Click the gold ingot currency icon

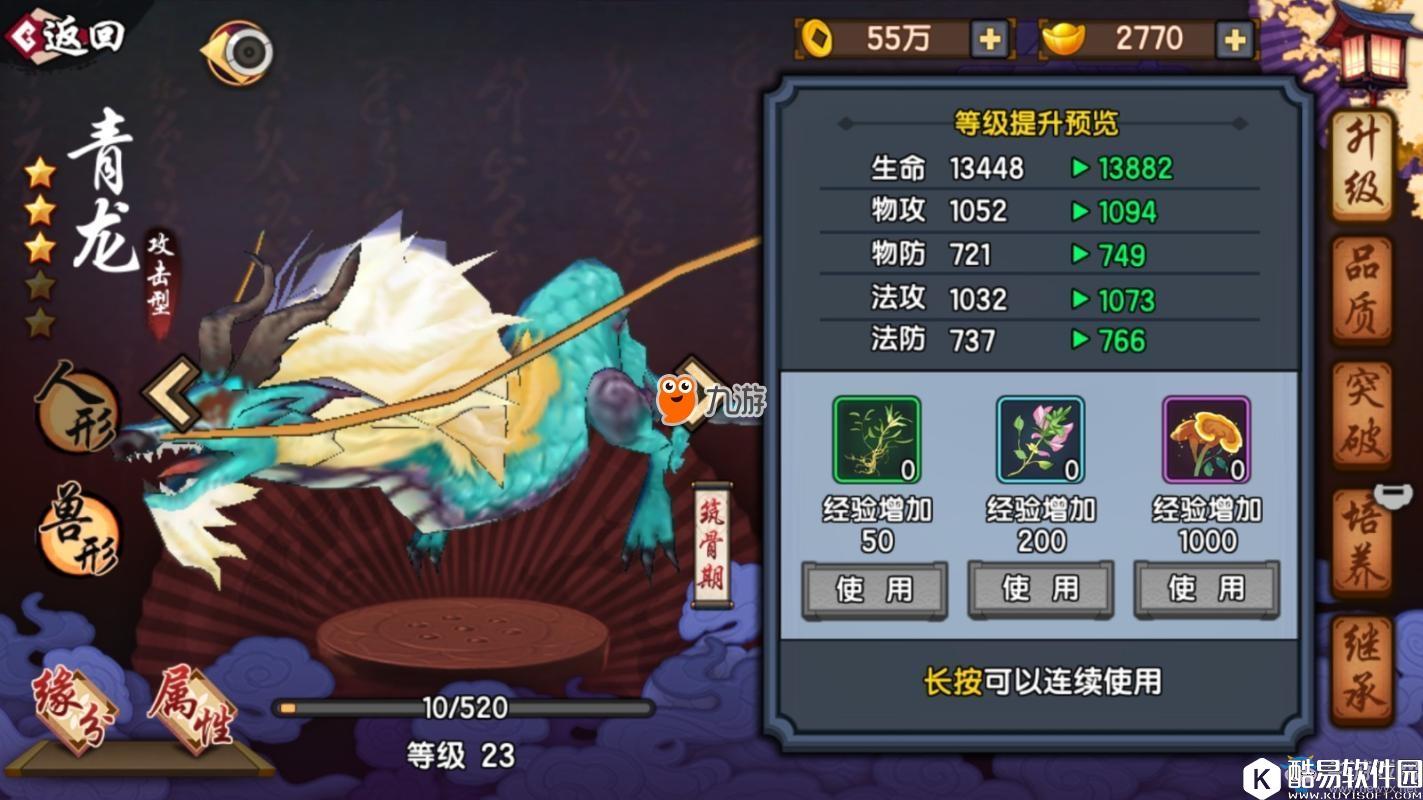[x=1064, y=37]
